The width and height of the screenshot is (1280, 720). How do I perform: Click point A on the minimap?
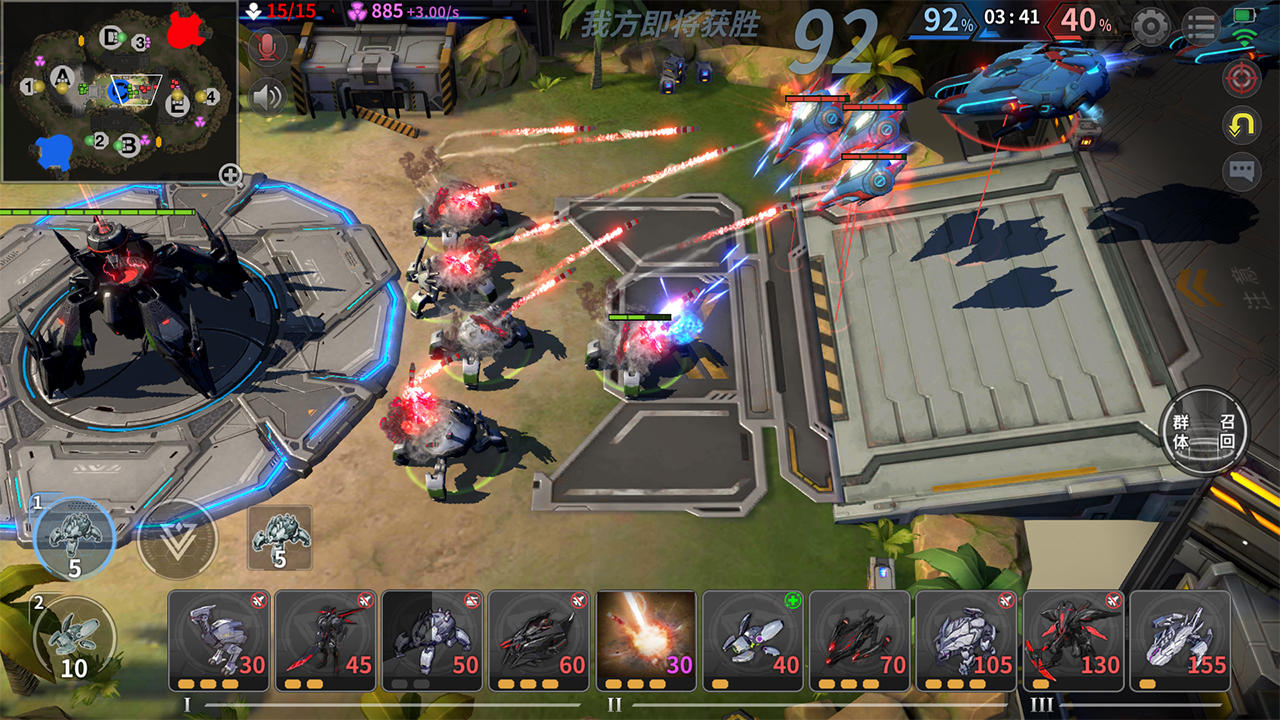(x=62, y=76)
